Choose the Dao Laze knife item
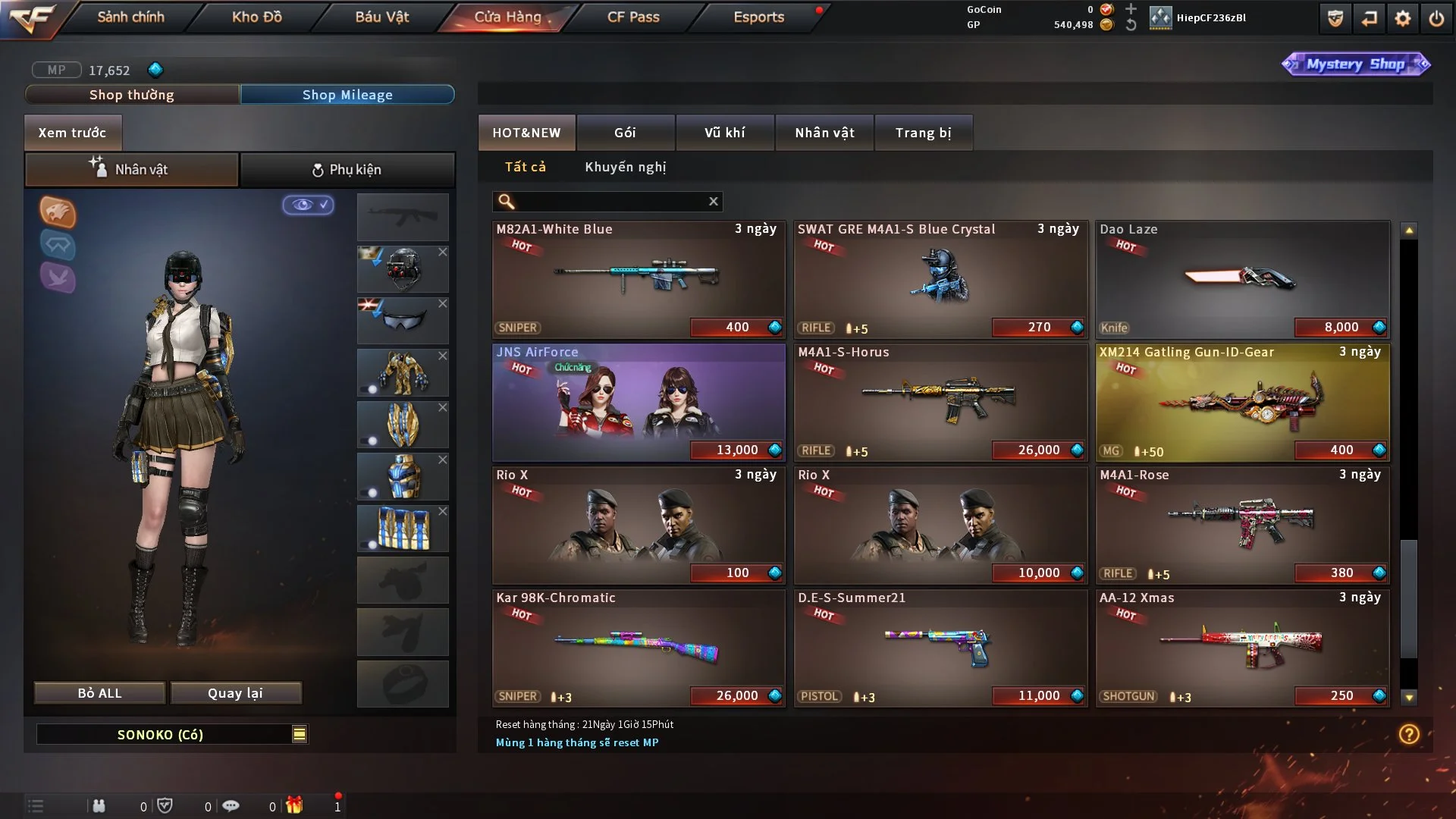The height and width of the screenshot is (819, 1456). (x=1242, y=279)
